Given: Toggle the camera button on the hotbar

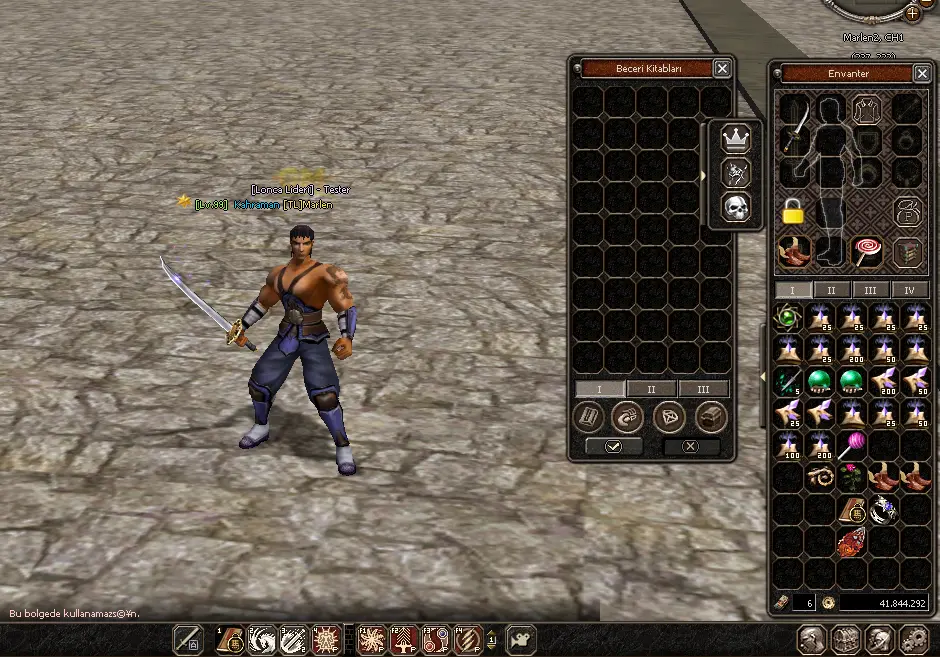Looking at the screenshot, I should 520,639.
